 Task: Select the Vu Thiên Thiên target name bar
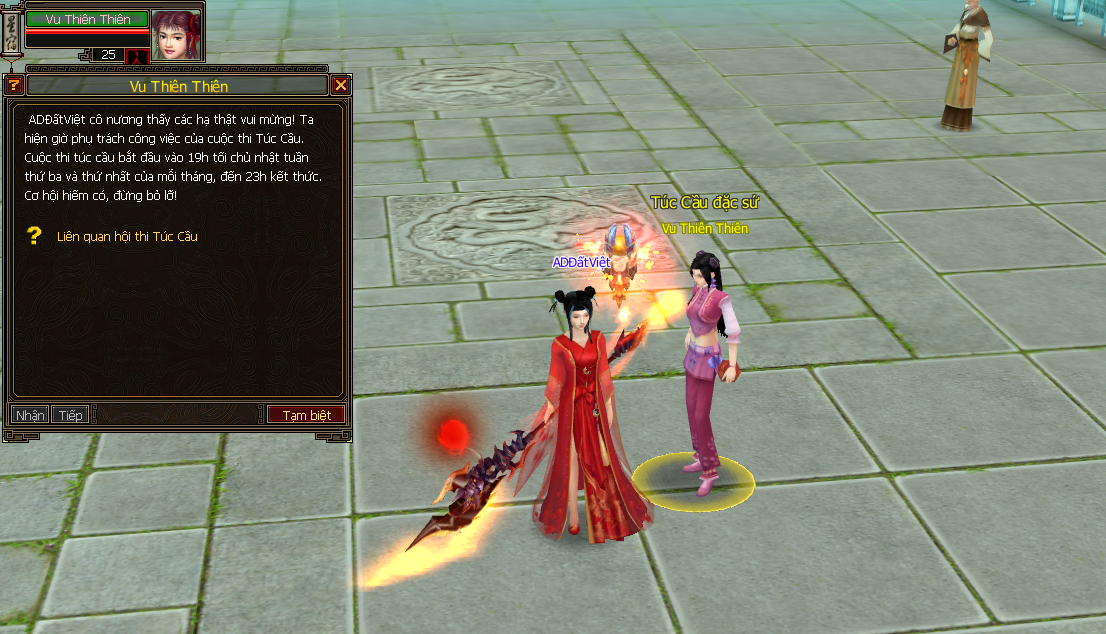[x=87, y=19]
